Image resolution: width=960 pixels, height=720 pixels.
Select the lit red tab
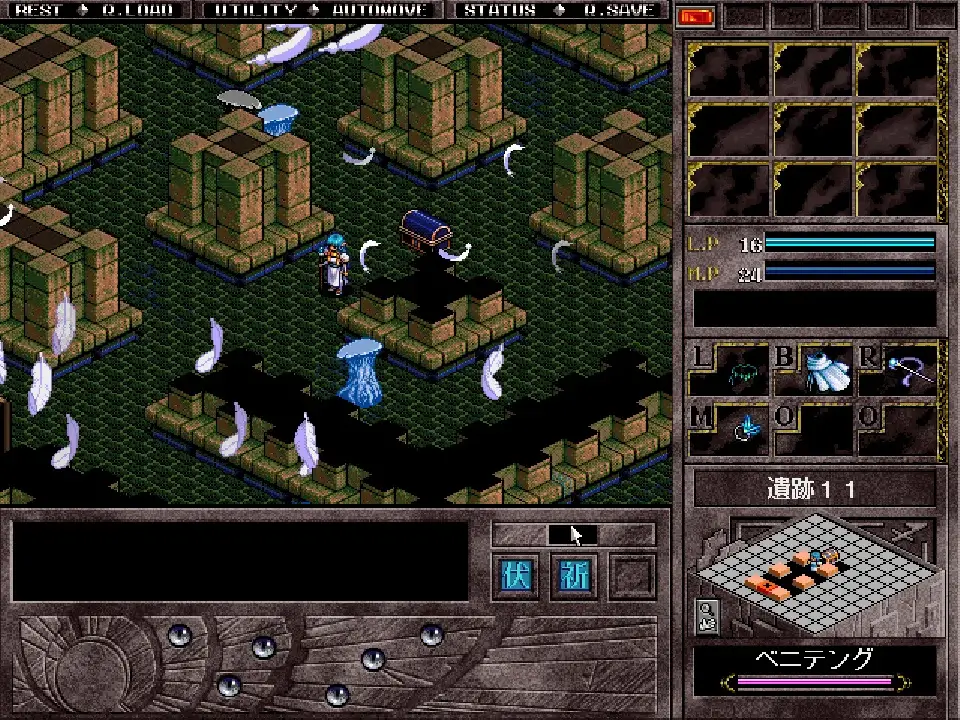[x=695, y=16]
